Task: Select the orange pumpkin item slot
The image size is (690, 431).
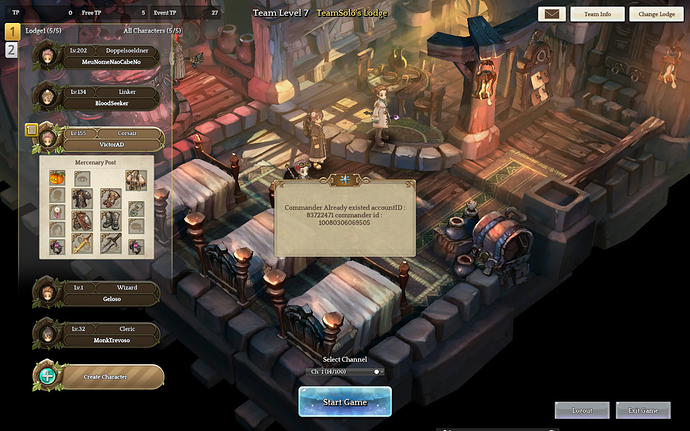Action: pos(57,178)
